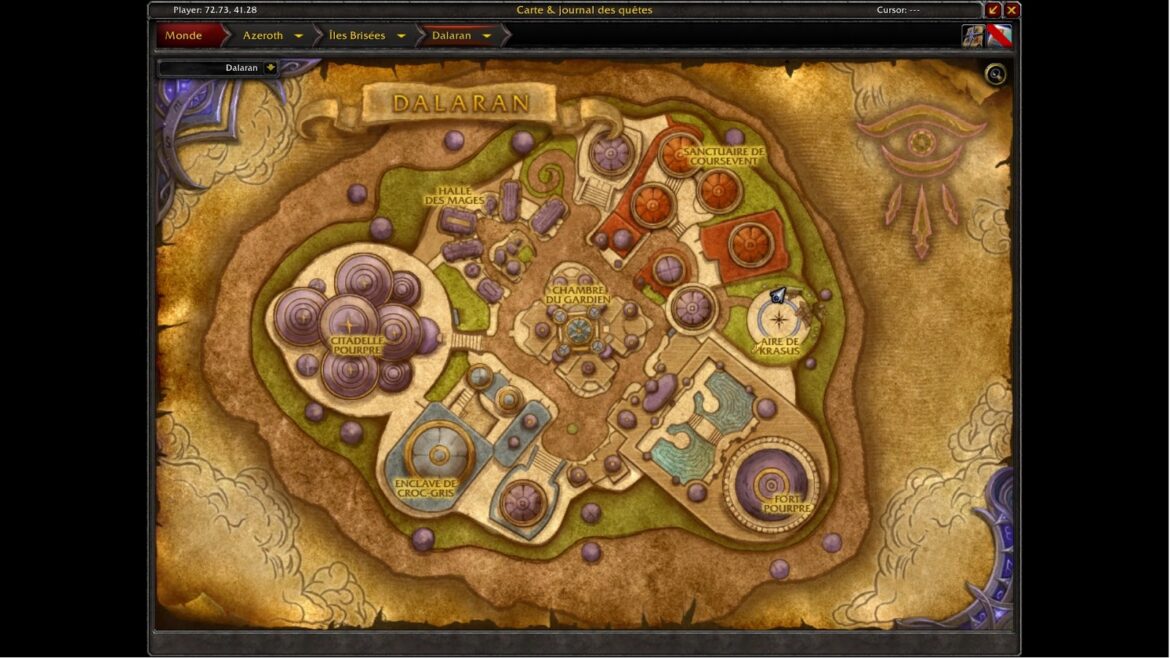Click the red and white flag icon
The width and height of the screenshot is (1170, 658).
[1000, 36]
